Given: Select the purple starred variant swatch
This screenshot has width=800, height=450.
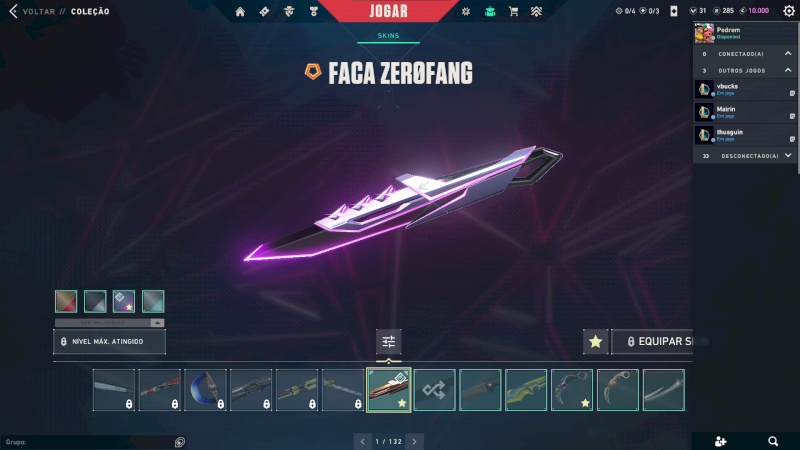Looking at the screenshot, I should tap(124, 301).
